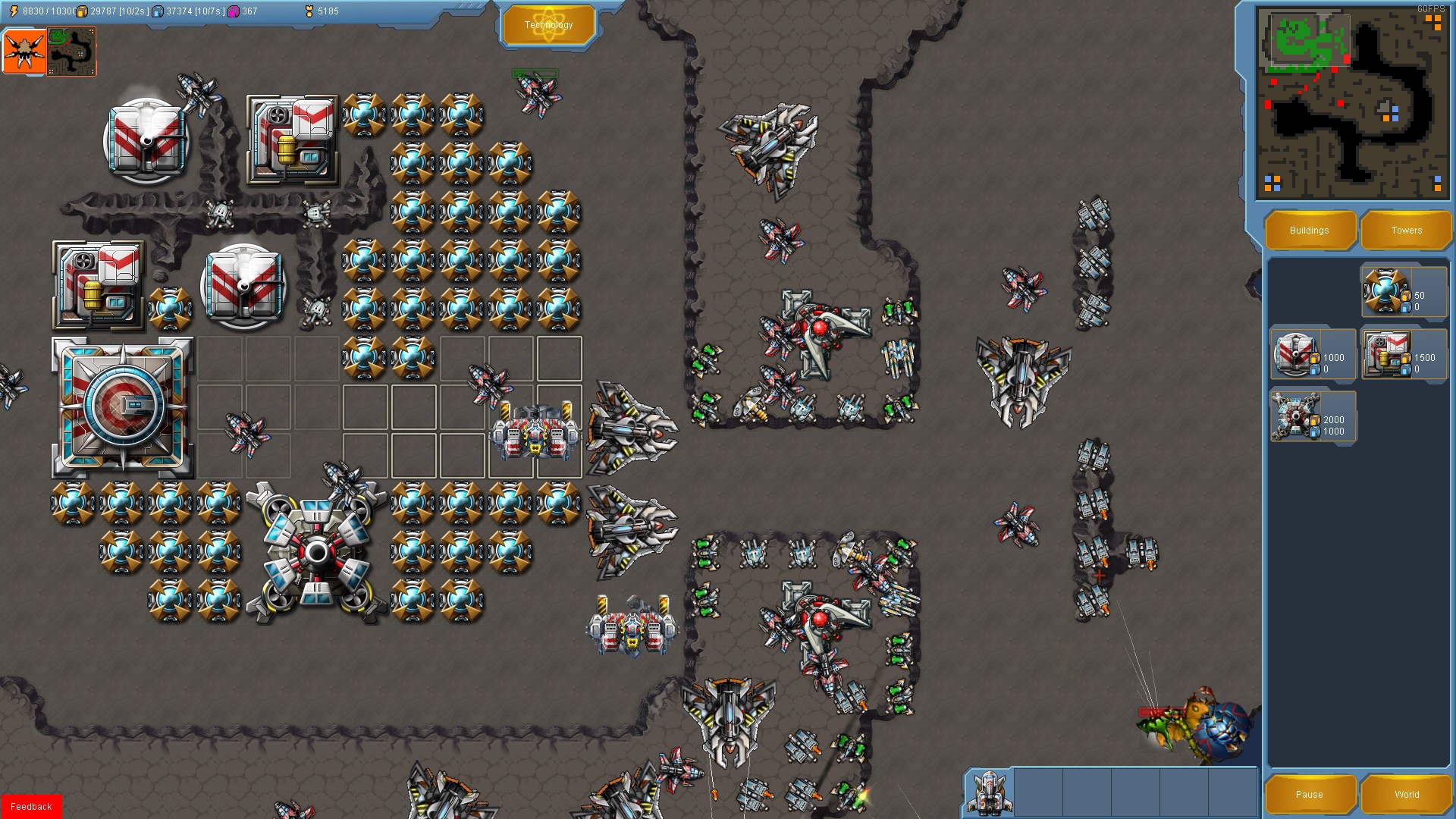Pick the 1500-cost factory with yellow tank
Screen dimensions: 1456x819
(1404, 354)
